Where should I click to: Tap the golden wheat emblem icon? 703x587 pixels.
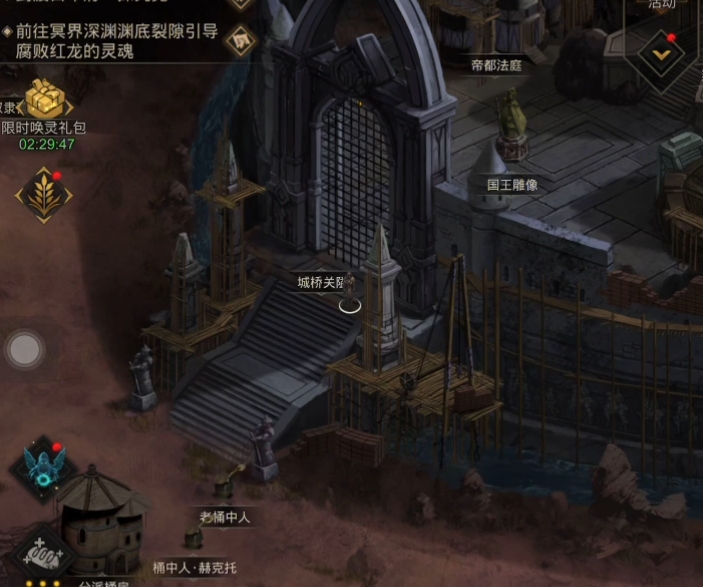point(43,194)
